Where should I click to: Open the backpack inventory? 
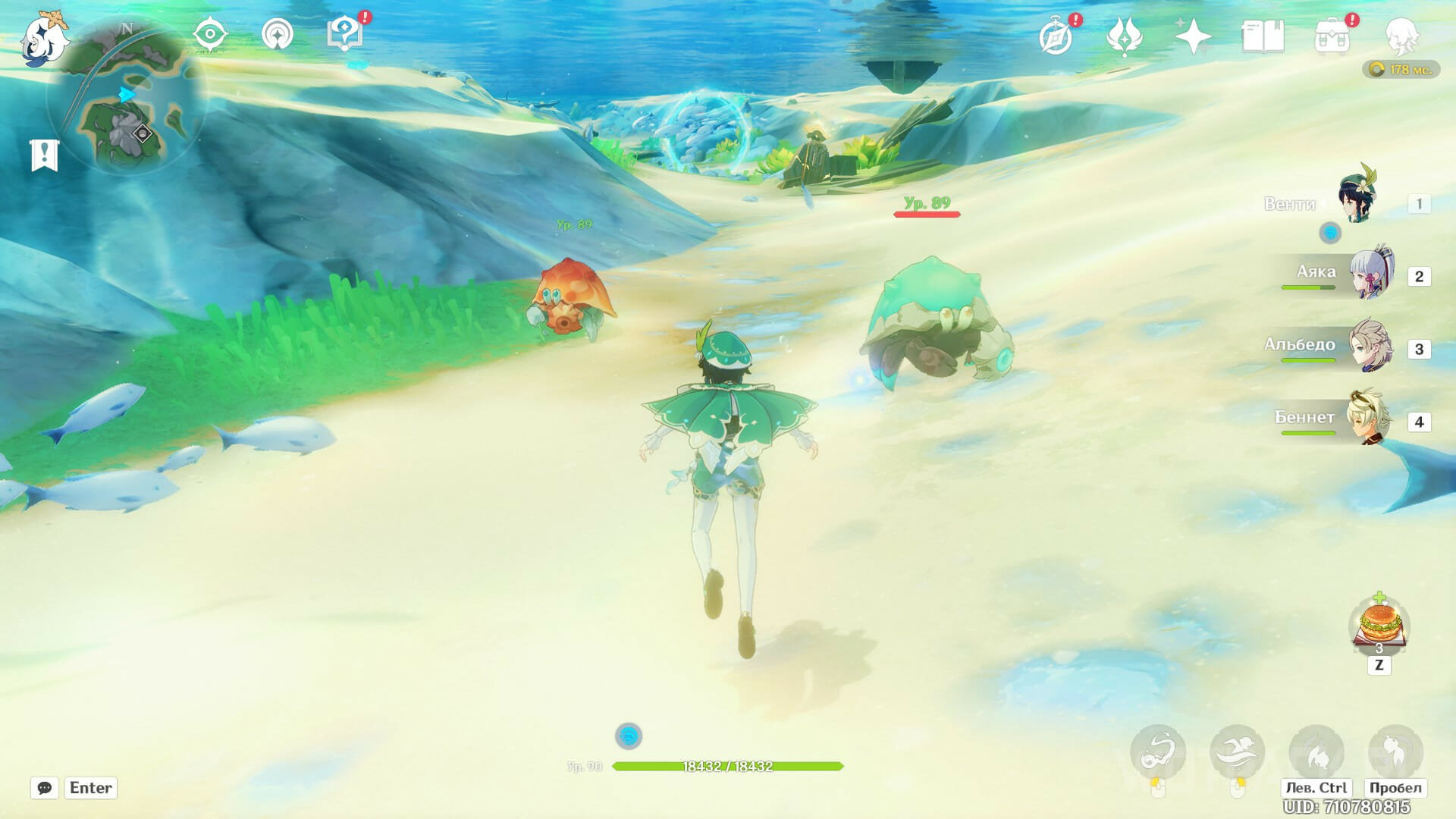[1332, 36]
